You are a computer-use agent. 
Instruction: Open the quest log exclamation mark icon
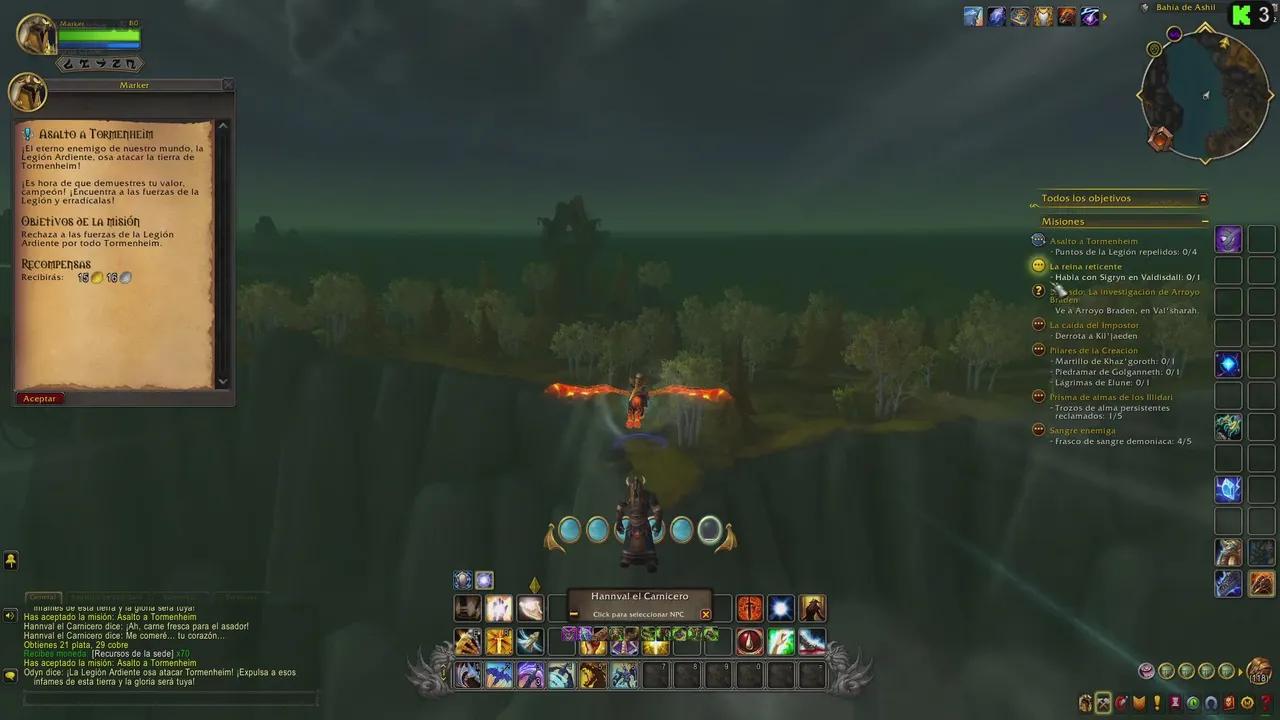point(1157,703)
